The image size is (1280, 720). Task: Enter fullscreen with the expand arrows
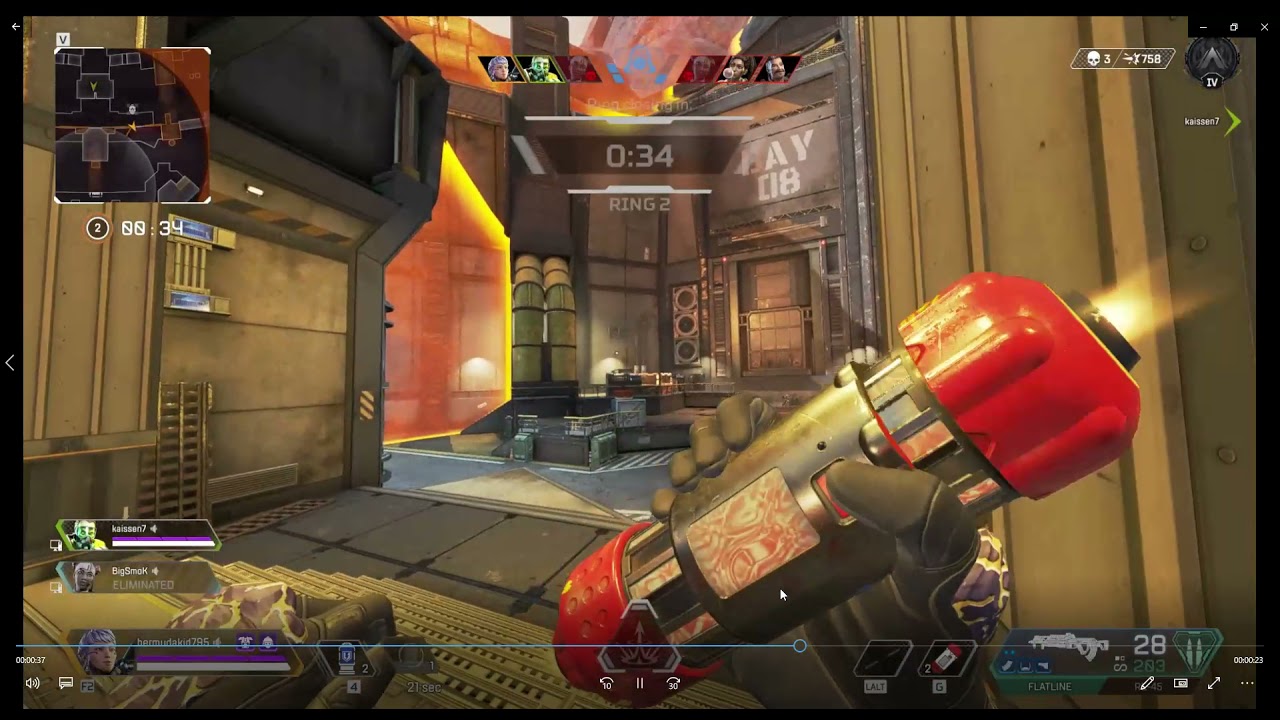click(1214, 683)
